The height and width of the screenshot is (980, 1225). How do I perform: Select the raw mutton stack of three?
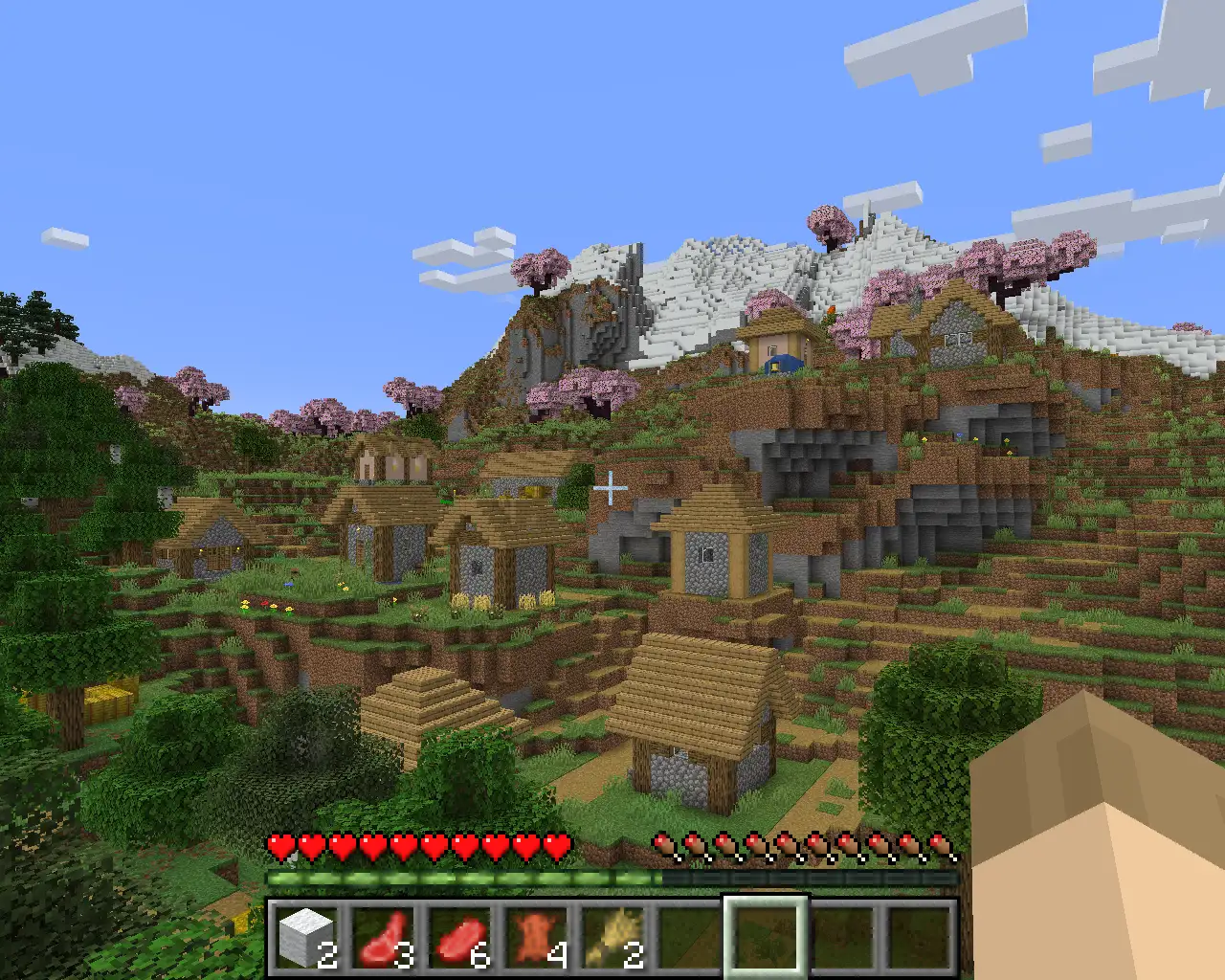coord(383,936)
